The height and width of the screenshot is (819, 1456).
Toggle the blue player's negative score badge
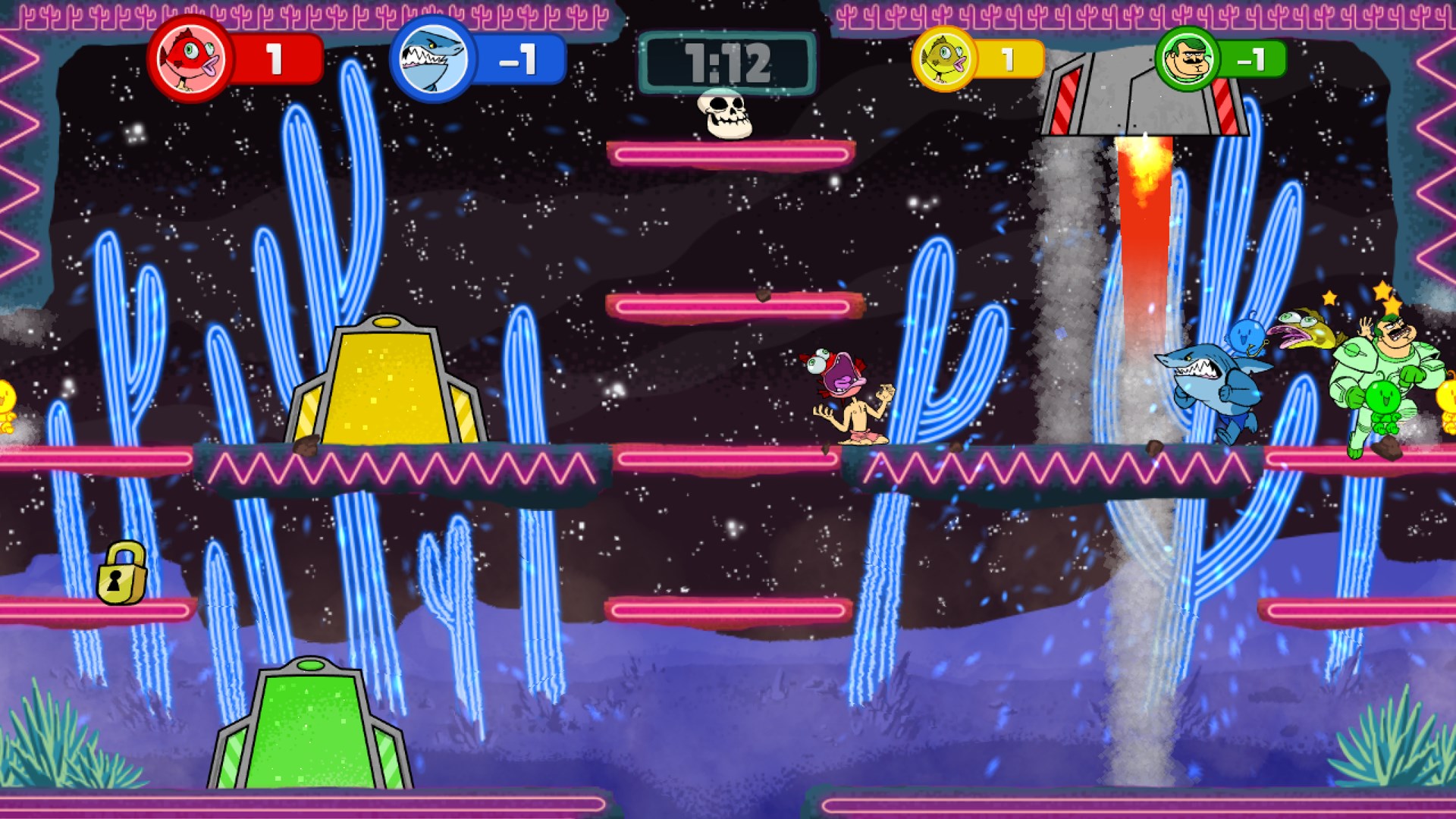(x=523, y=58)
